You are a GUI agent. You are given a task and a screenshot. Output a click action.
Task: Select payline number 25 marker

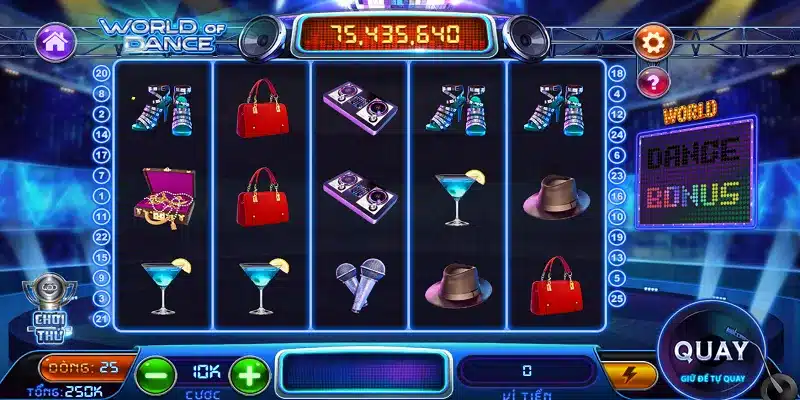617,298
